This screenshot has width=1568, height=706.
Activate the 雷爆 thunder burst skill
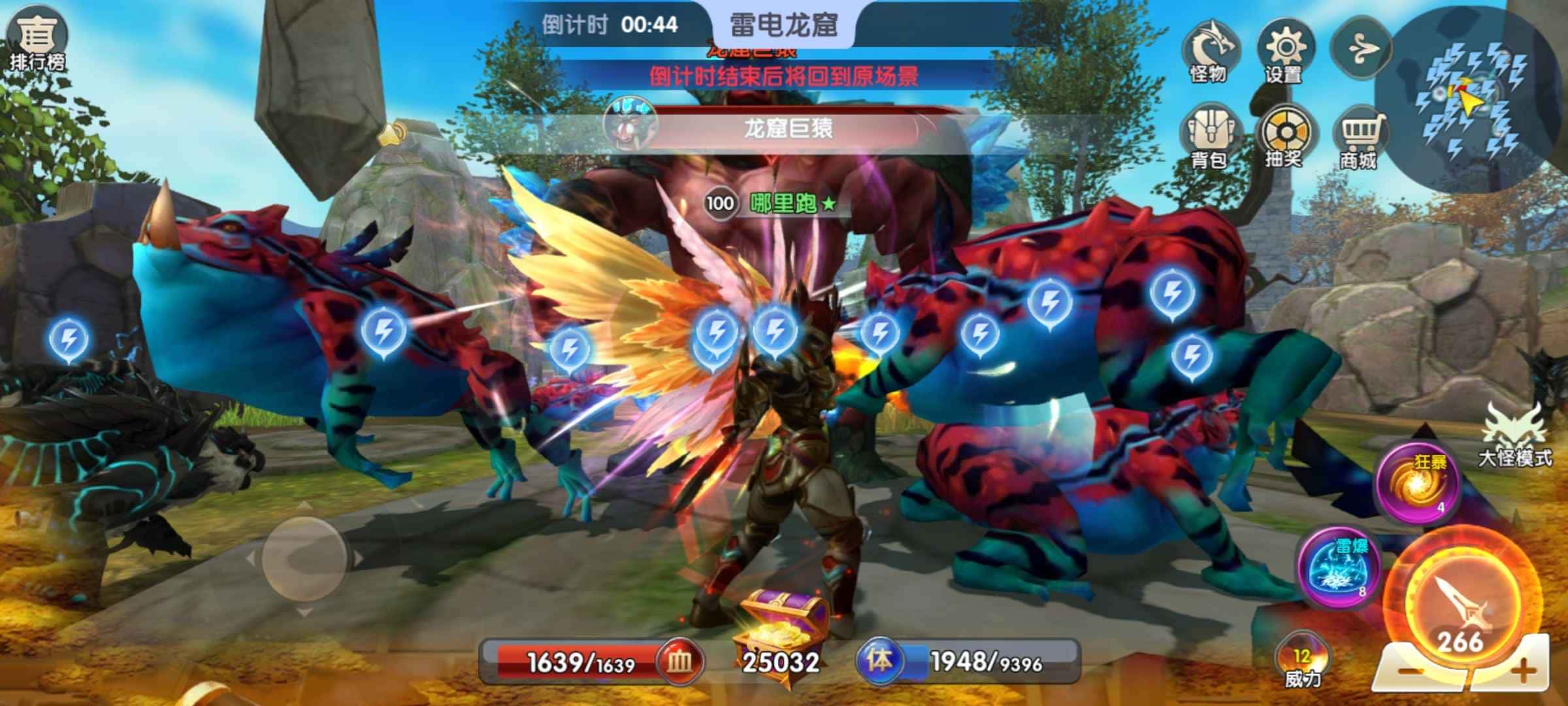[x=1339, y=567]
